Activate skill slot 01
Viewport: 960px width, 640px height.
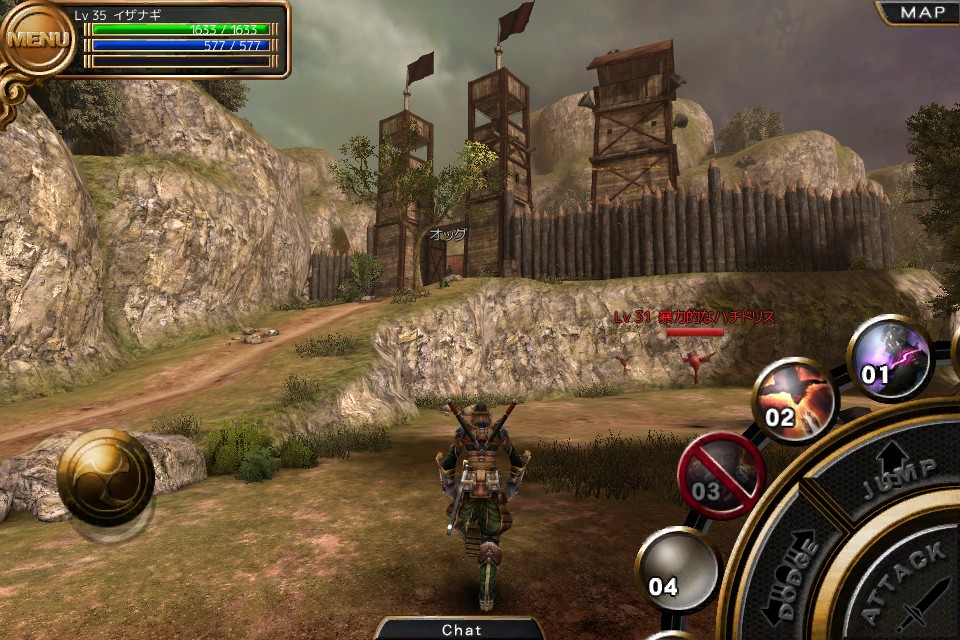890,357
